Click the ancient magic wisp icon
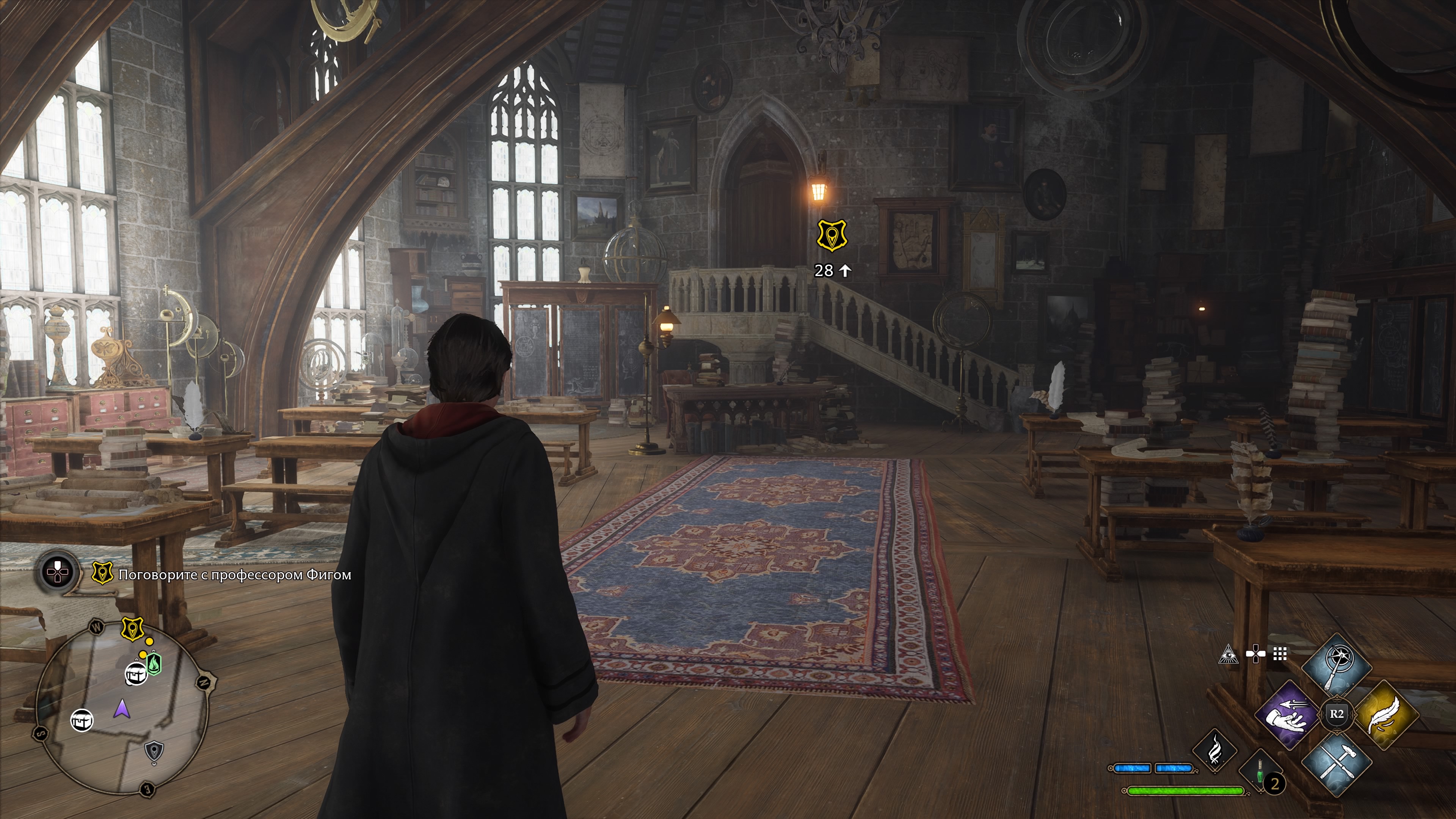 (x=1214, y=751)
